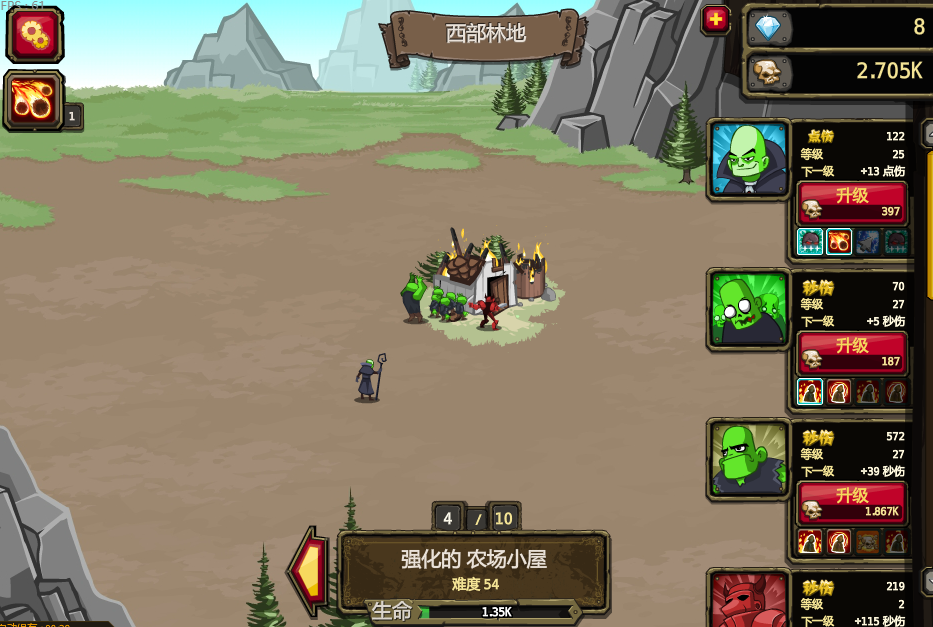Viewport: 933px width, 627px height.
Task: Click the Frankenstein hero's first skill icon
Action: [810, 542]
